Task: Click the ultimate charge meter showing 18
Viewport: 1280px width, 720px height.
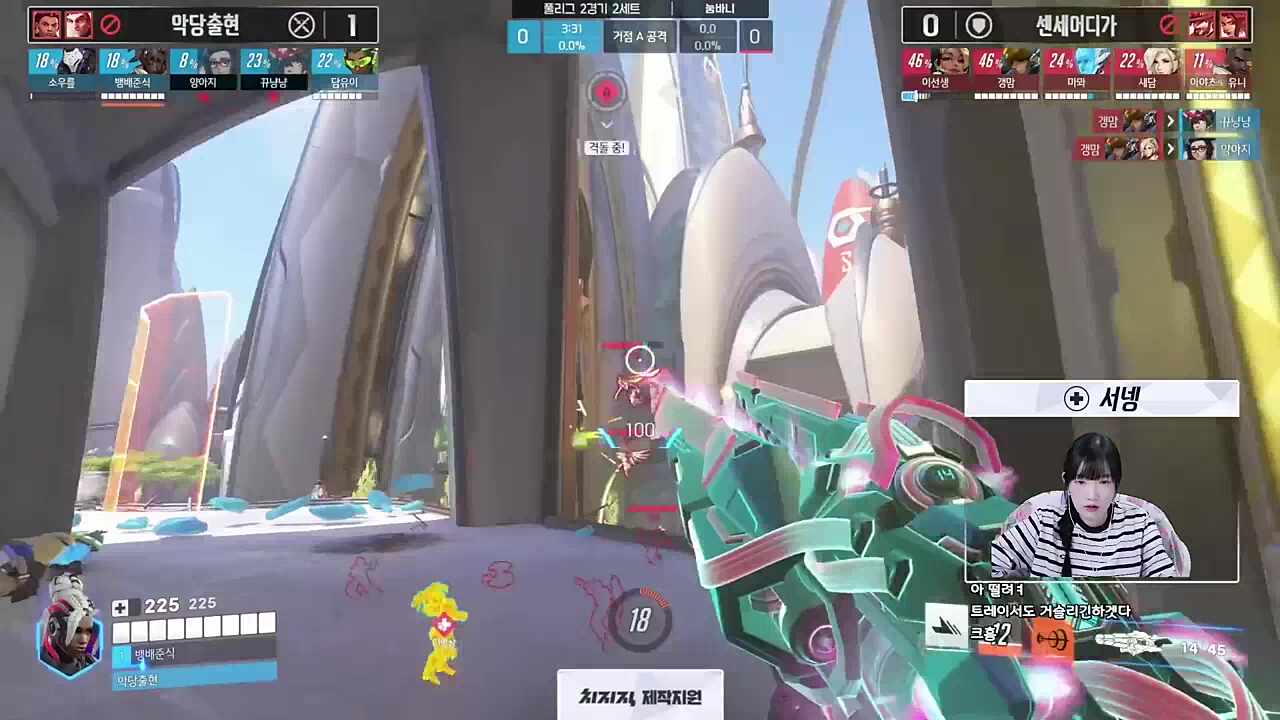Action: point(639,620)
